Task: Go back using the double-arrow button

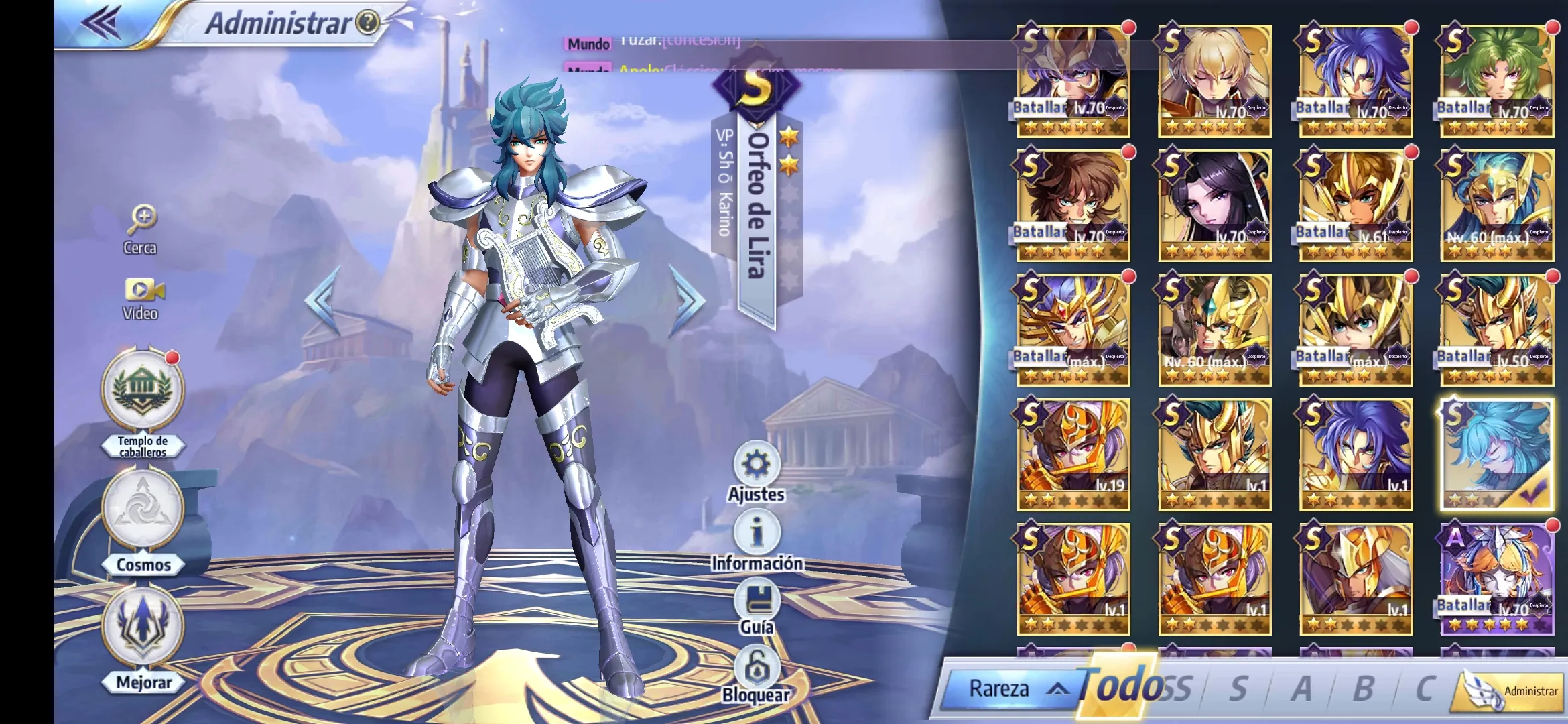Action: pos(101,23)
